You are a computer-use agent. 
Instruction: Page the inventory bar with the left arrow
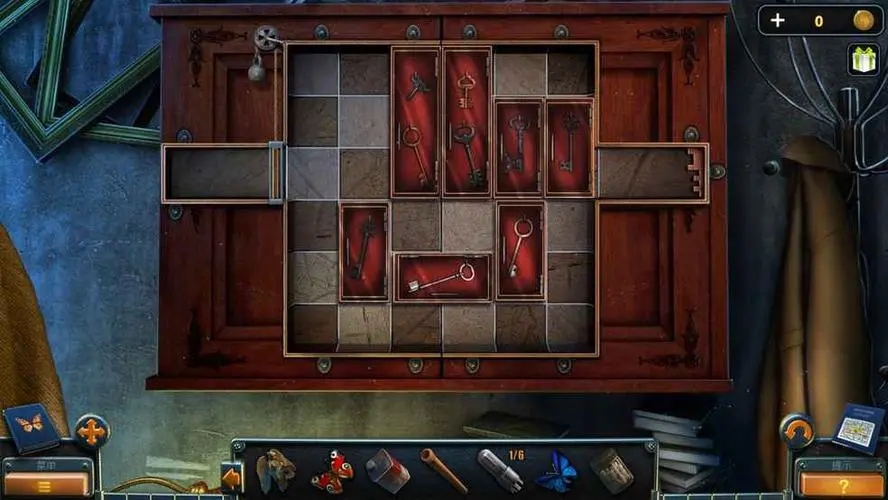231,479
